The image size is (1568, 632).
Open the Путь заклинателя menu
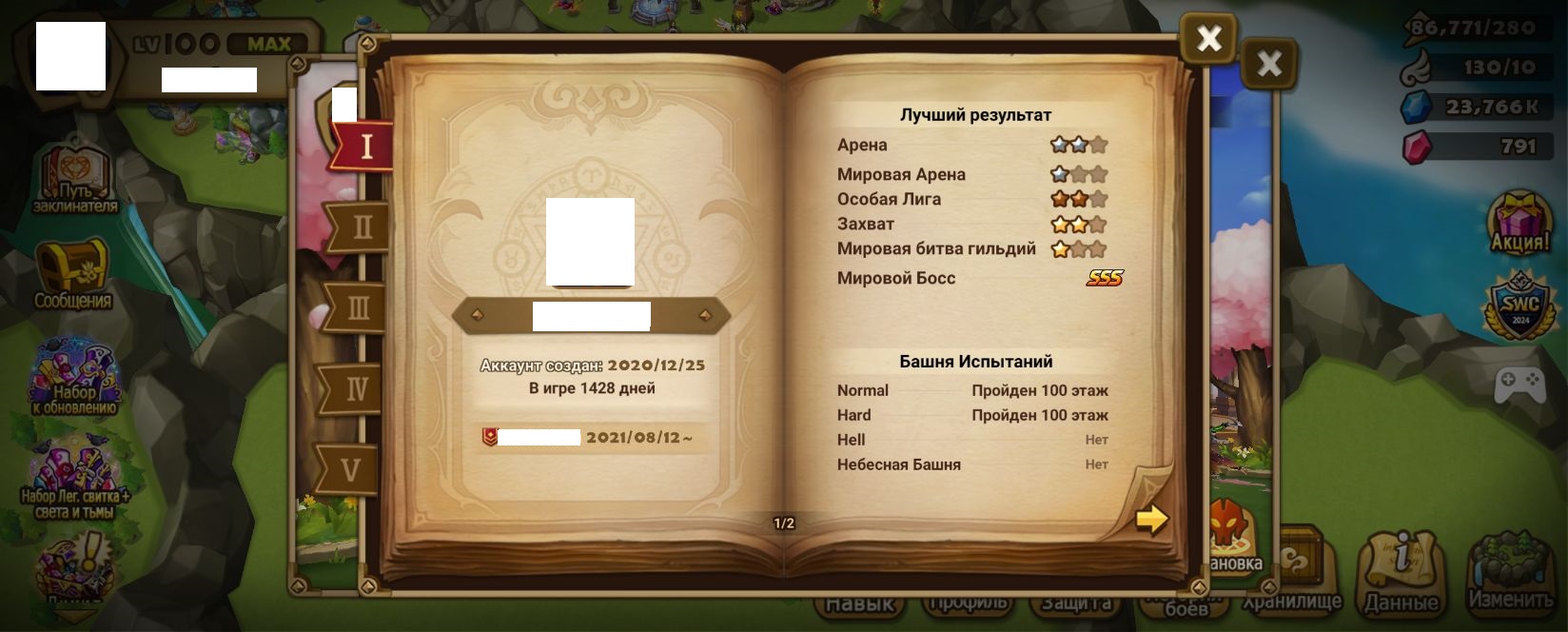(75, 179)
